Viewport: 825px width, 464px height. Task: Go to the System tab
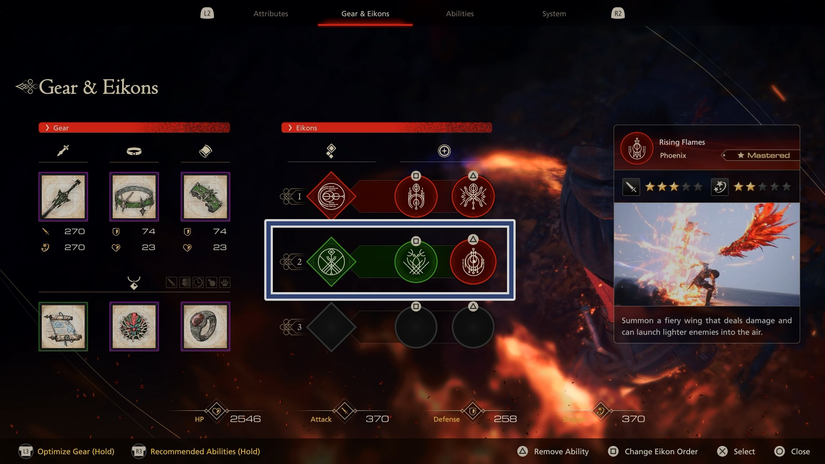(x=554, y=14)
